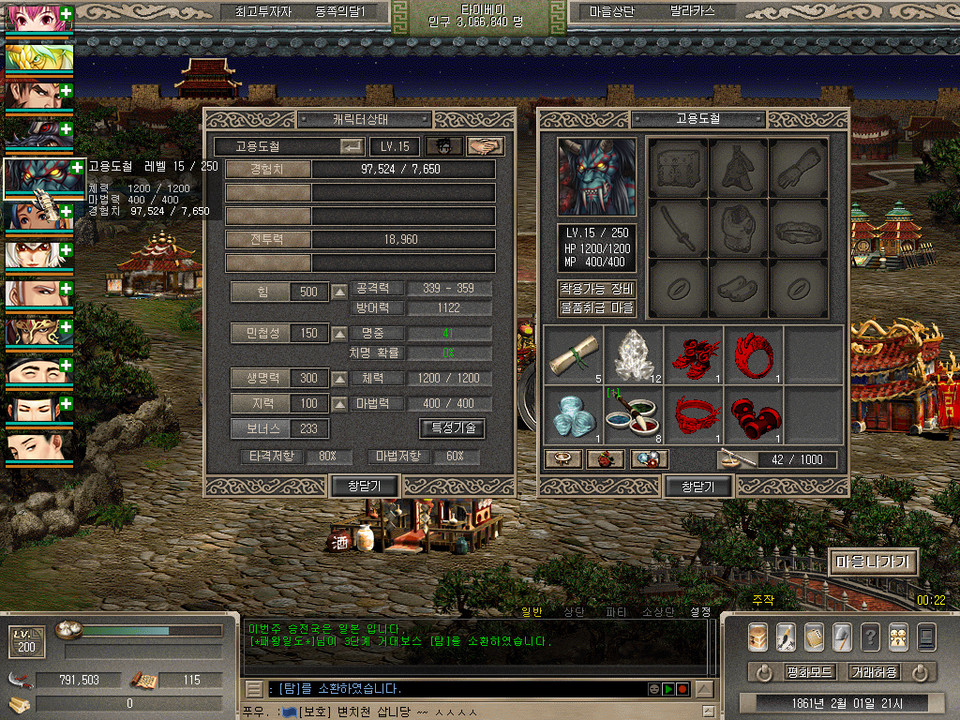Viewport: 960px width, 720px height.
Task: Toggle the 거래허용 trade allow button
Action: pyautogui.click(x=873, y=672)
